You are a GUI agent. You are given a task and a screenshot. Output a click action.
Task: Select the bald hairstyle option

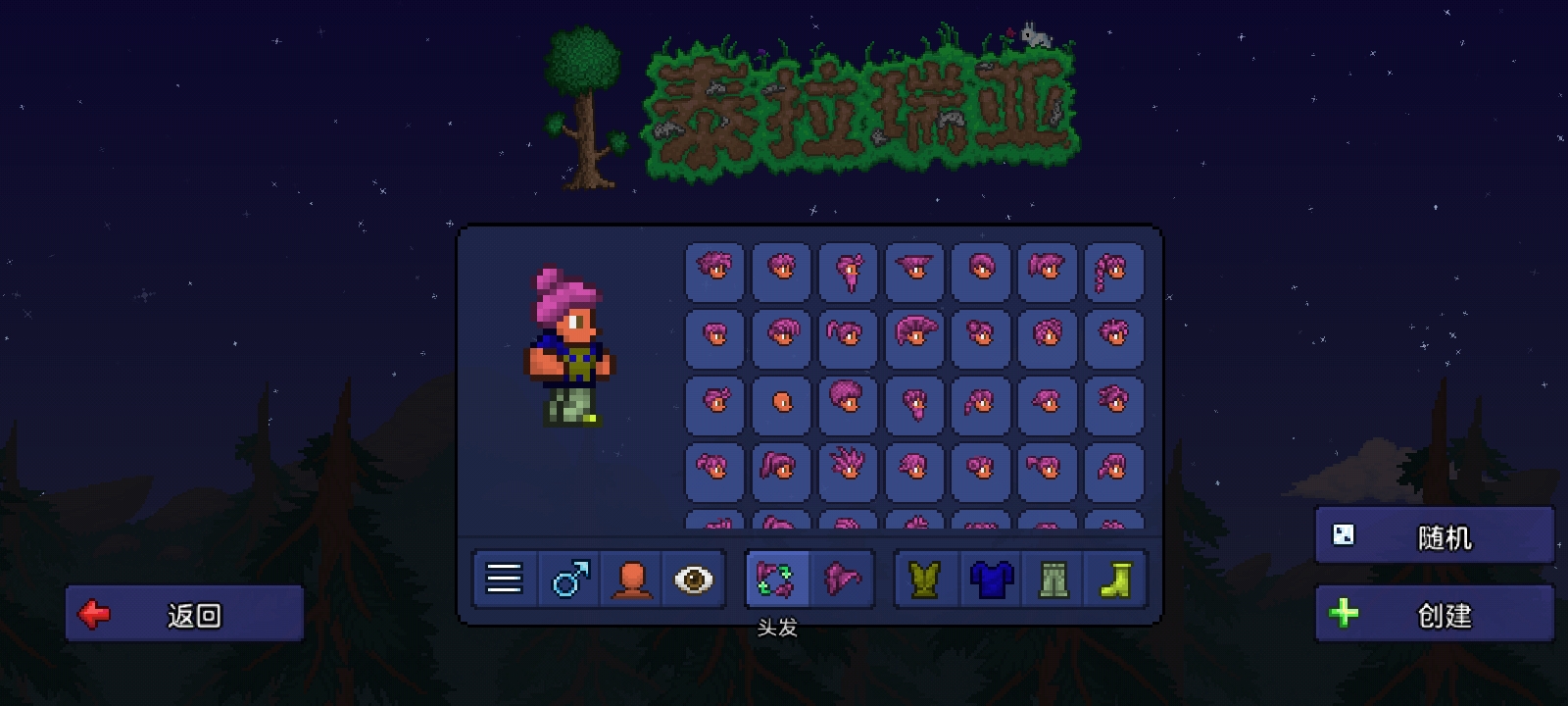tap(780, 403)
